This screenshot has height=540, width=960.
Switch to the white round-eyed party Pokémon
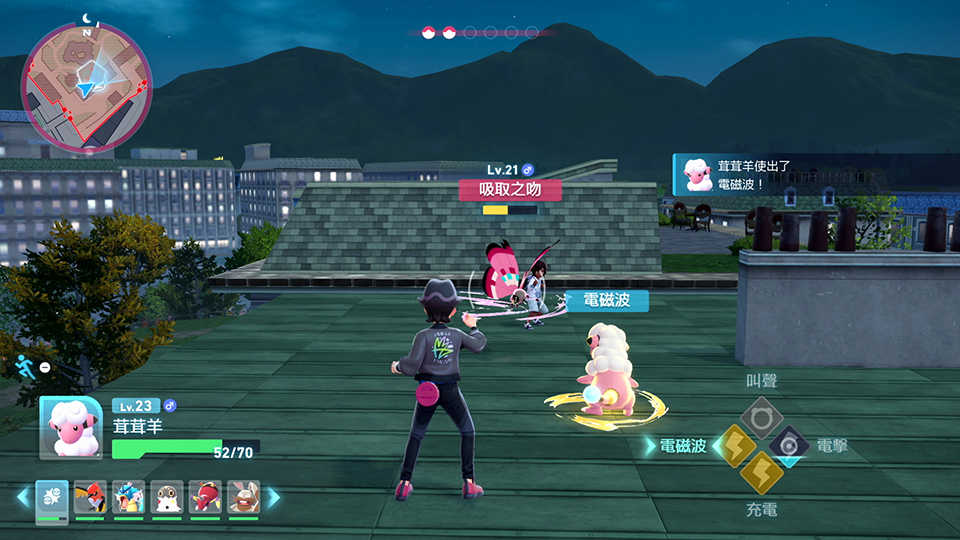[166, 498]
